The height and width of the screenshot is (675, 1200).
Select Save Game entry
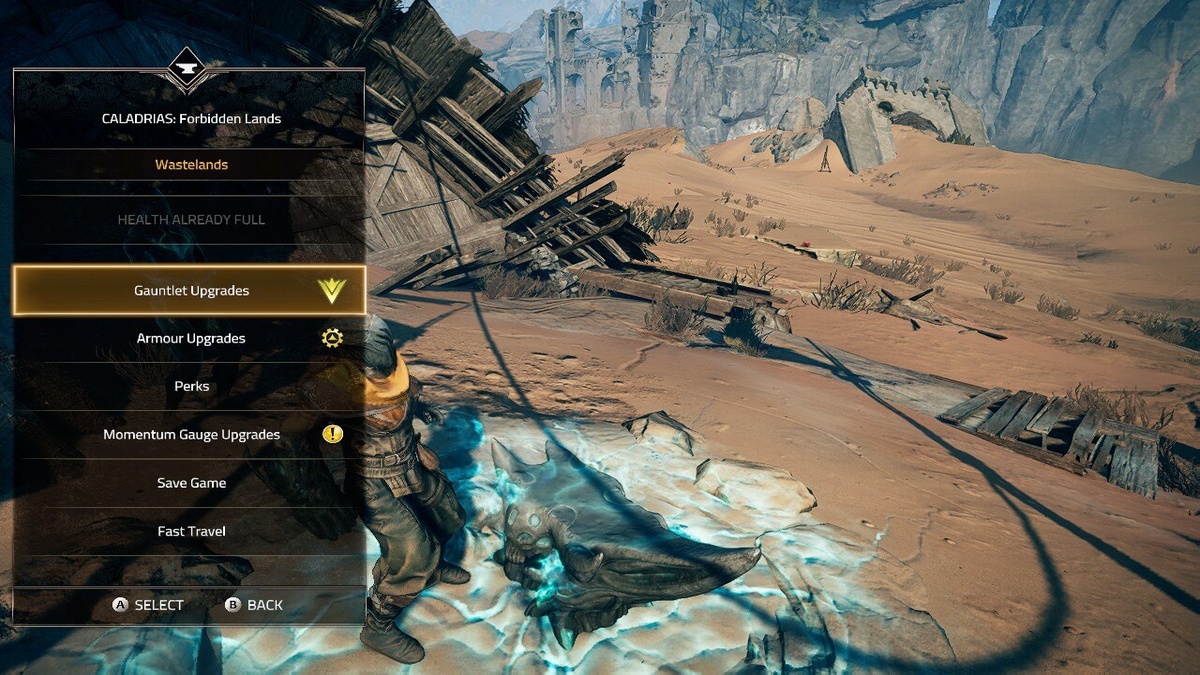[x=191, y=483]
